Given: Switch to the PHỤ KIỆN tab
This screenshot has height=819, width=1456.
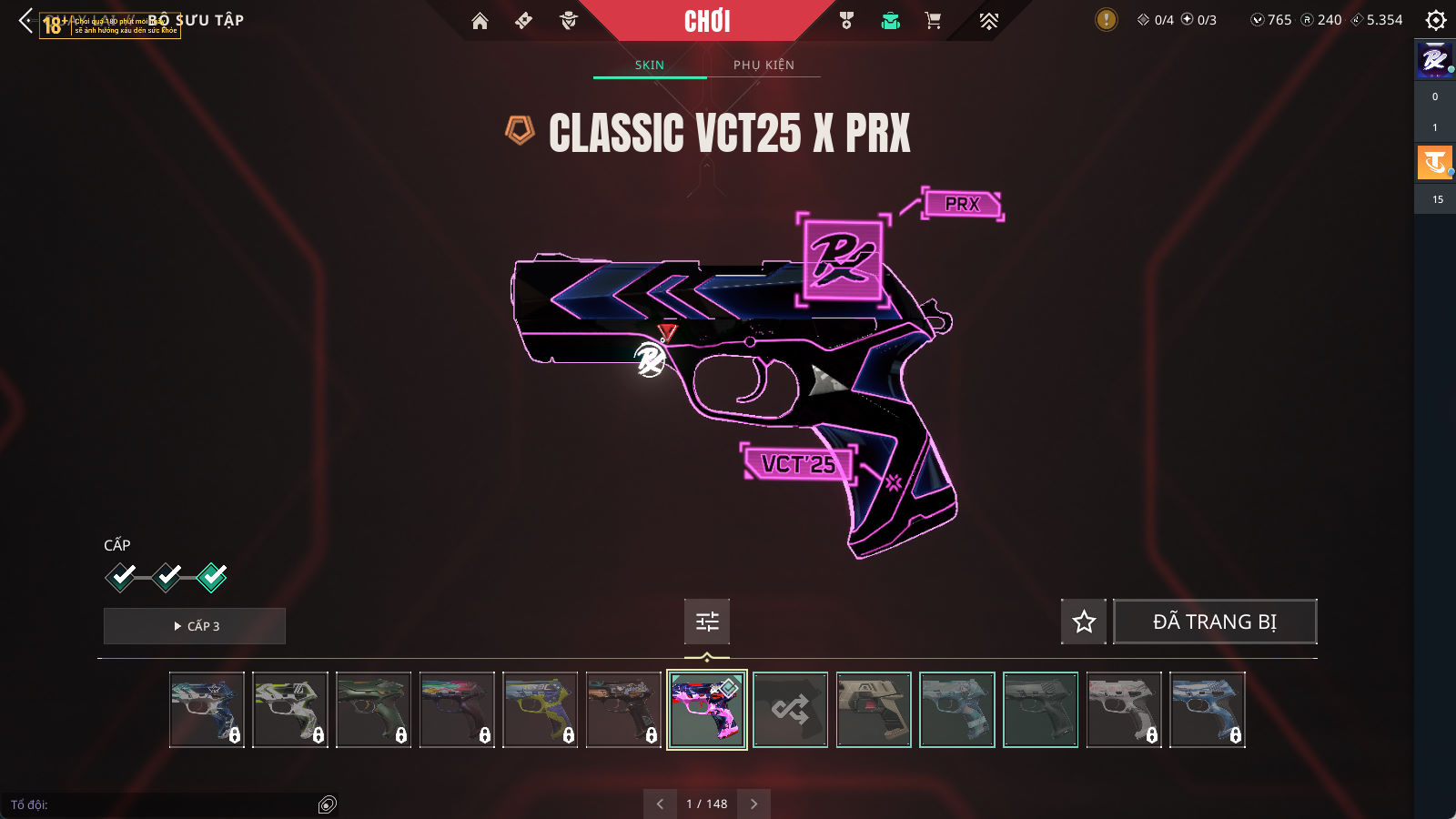Looking at the screenshot, I should [x=763, y=65].
